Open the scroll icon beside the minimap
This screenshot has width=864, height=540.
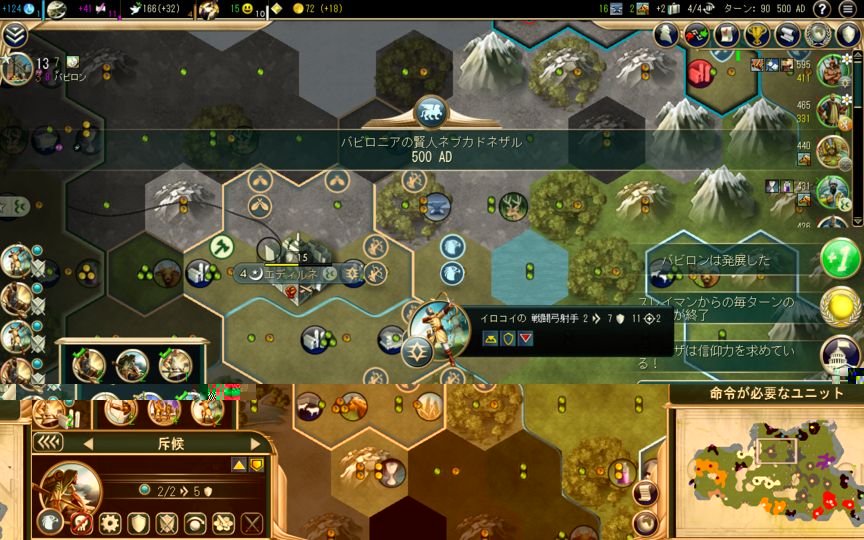coord(647,494)
